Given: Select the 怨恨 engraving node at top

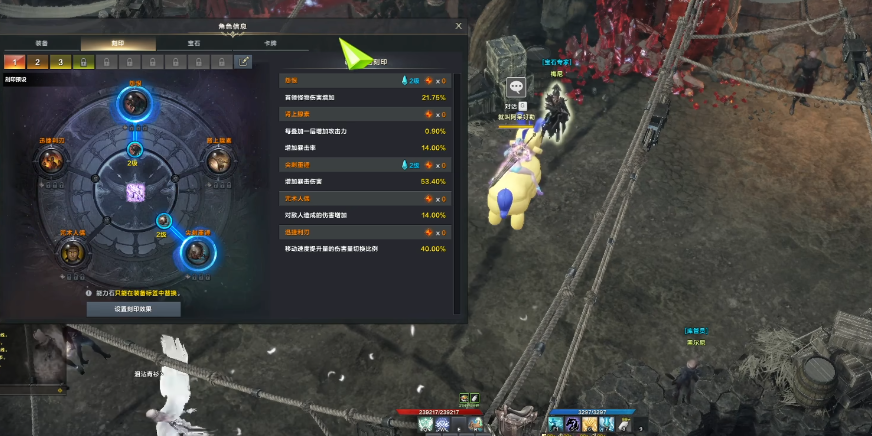Looking at the screenshot, I should point(134,101).
